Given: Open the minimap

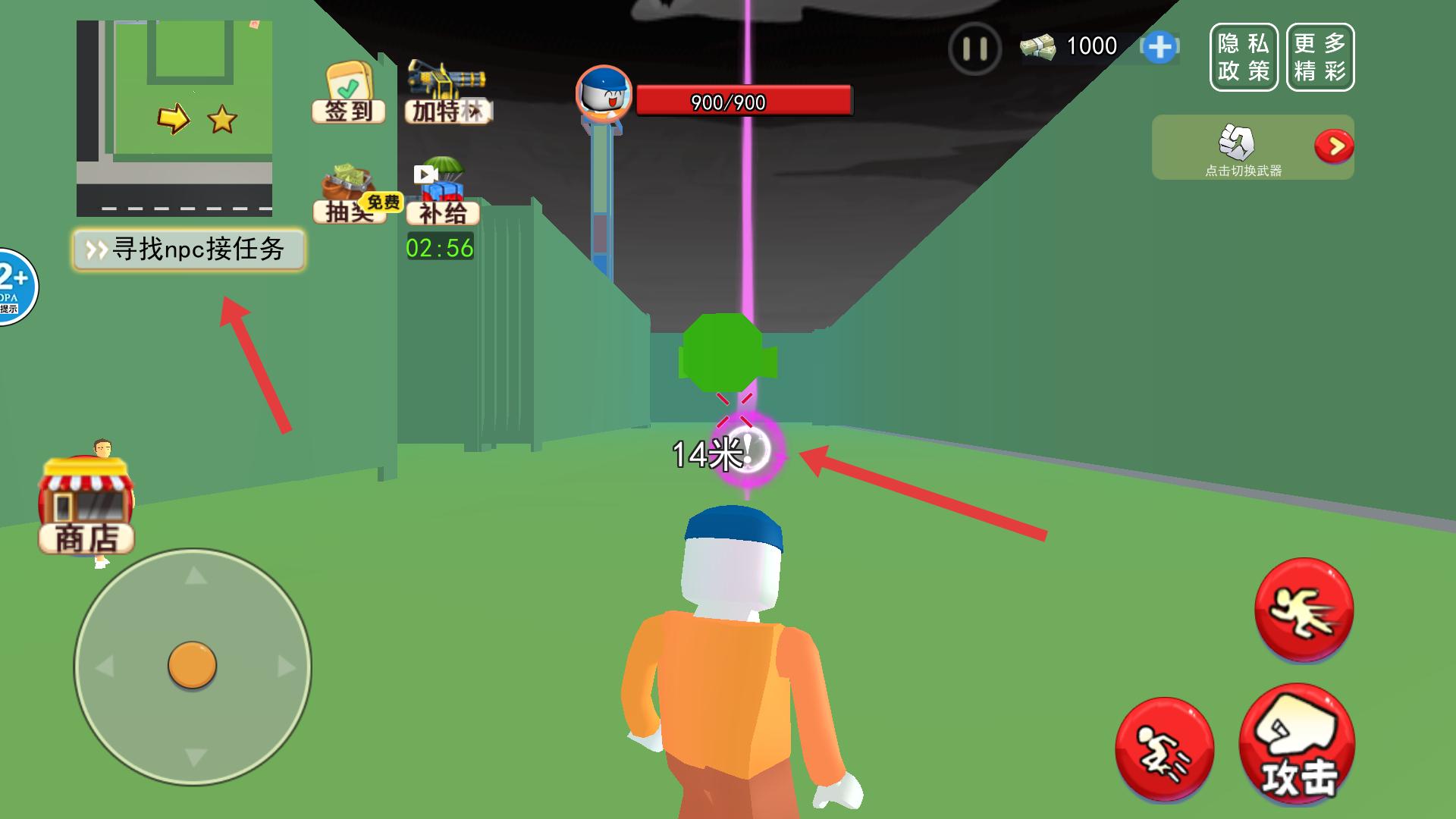Looking at the screenshot, I should 174,118.
